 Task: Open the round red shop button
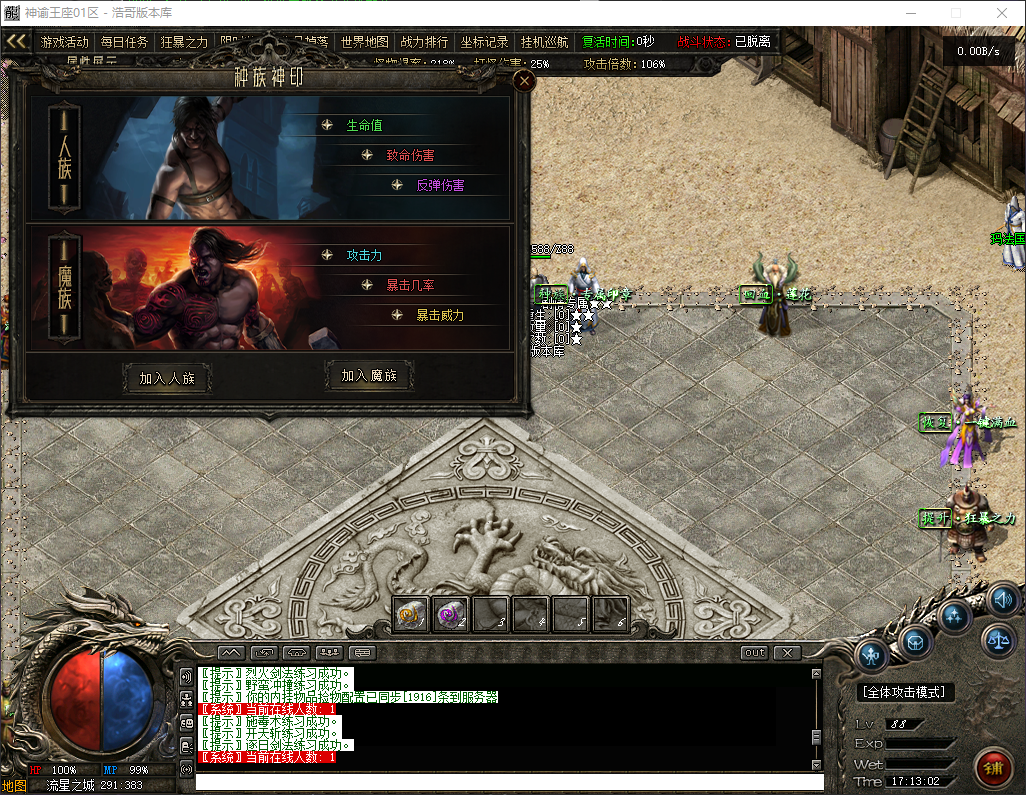[x=992, y=768]
